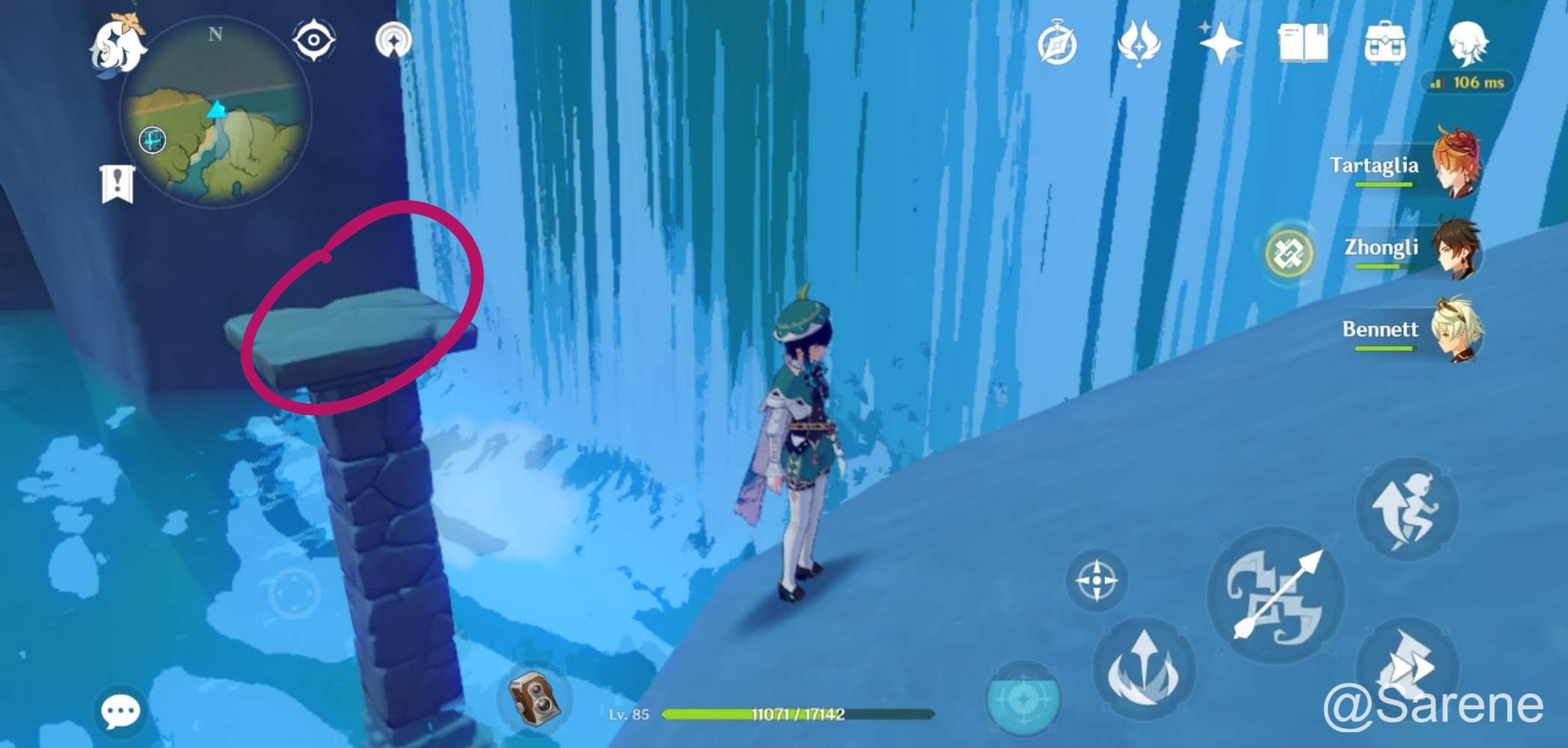Open the Adventurer Handbook compass icon

1057,43
